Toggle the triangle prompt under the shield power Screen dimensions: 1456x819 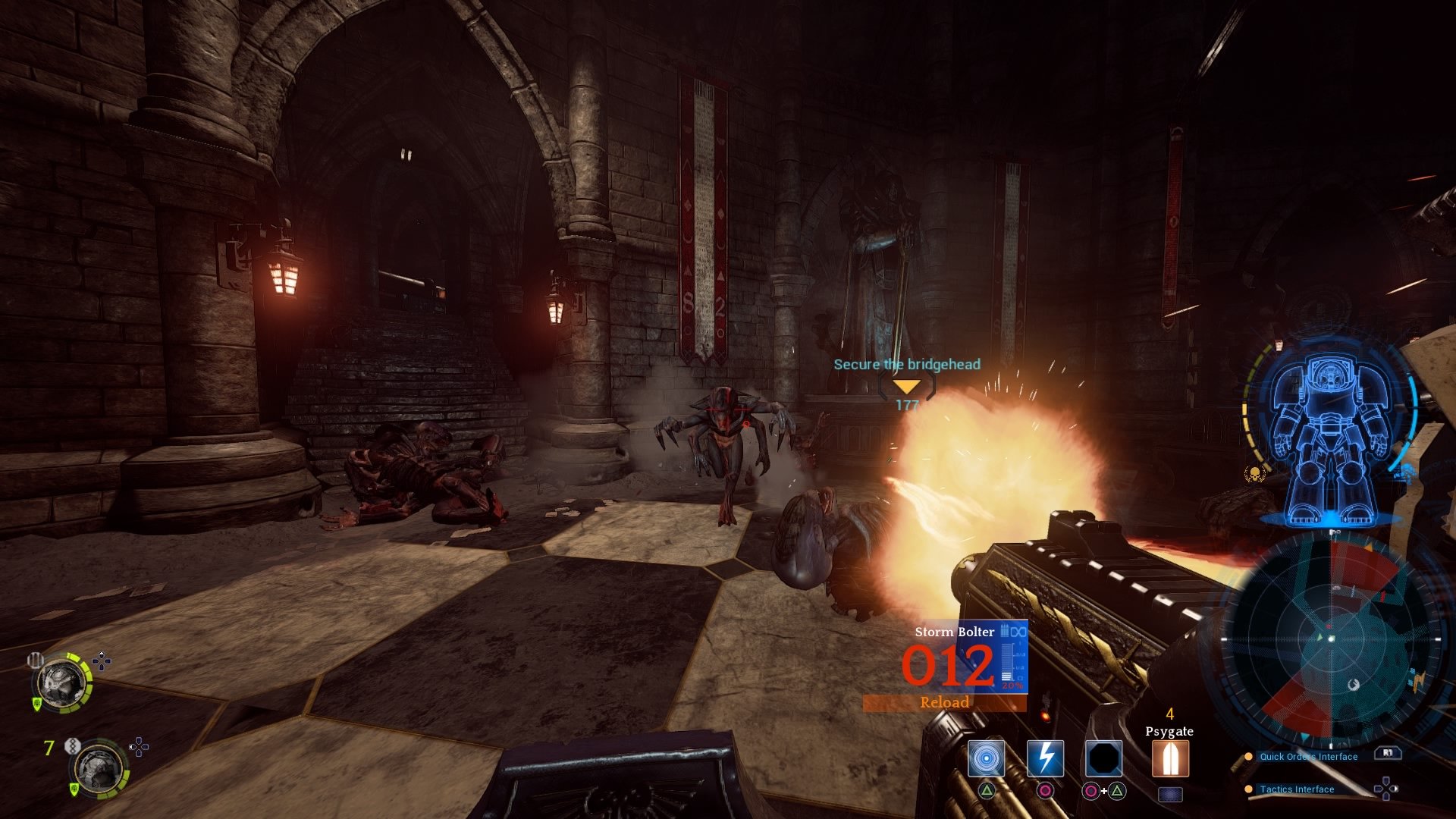click(987, 791)
